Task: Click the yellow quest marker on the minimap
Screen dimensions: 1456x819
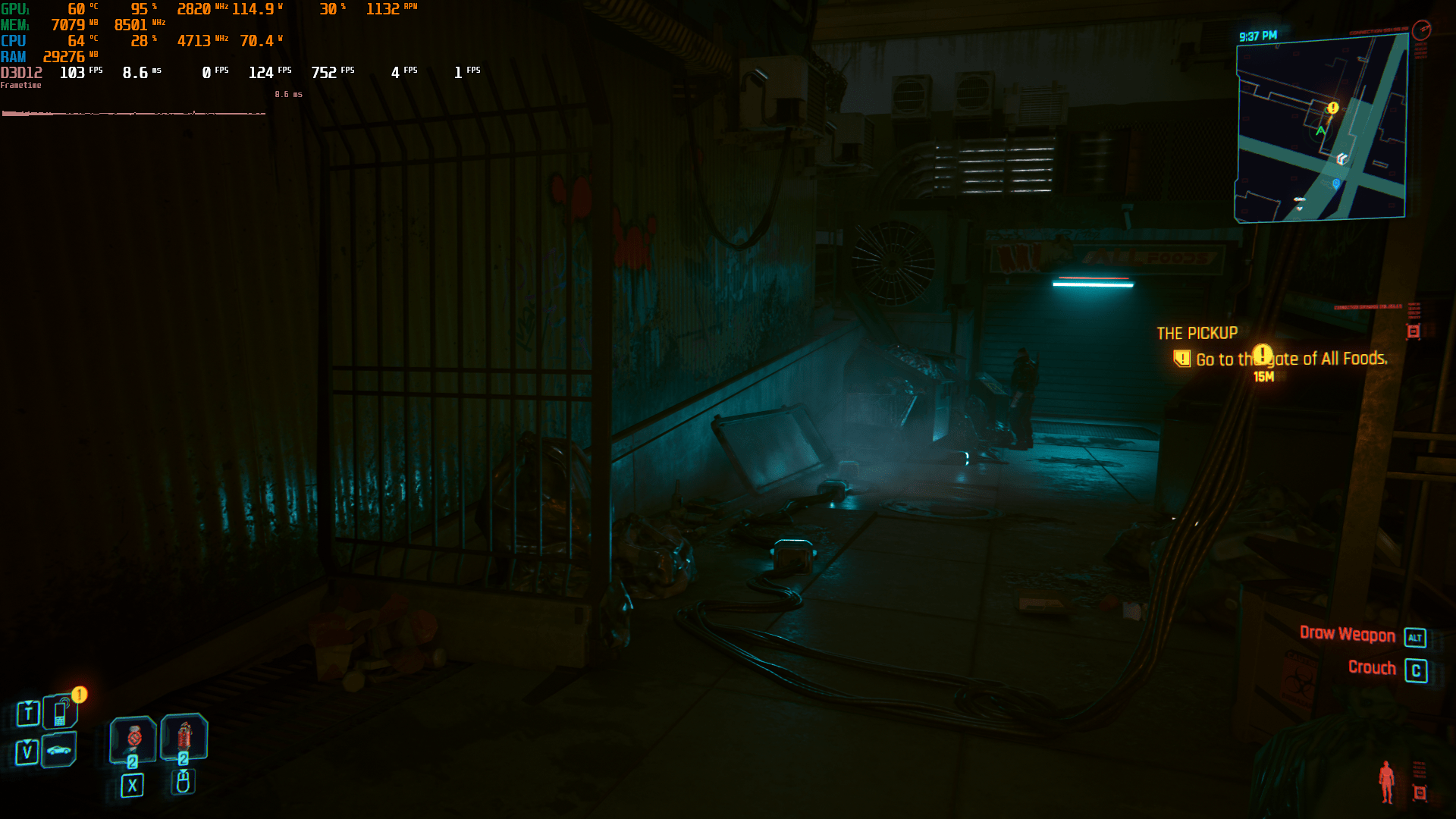Action: click(1332, 108)
